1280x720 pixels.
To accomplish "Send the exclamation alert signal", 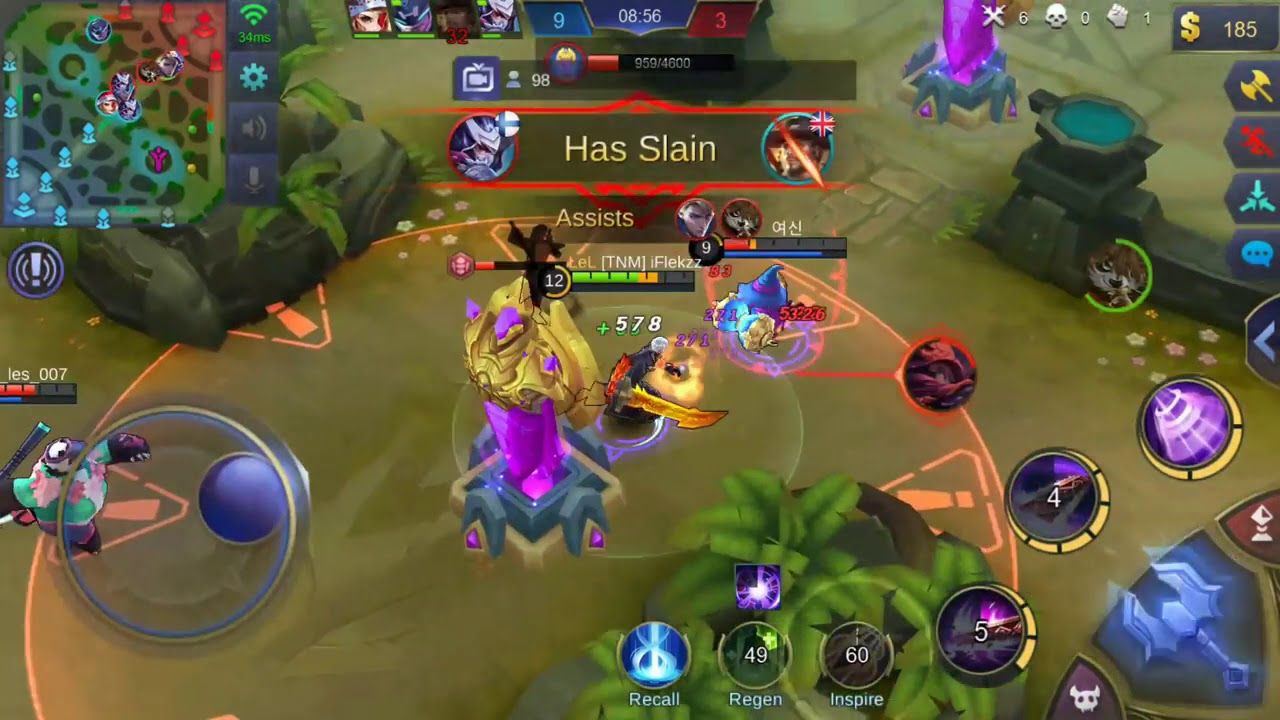I will (36, 270).
